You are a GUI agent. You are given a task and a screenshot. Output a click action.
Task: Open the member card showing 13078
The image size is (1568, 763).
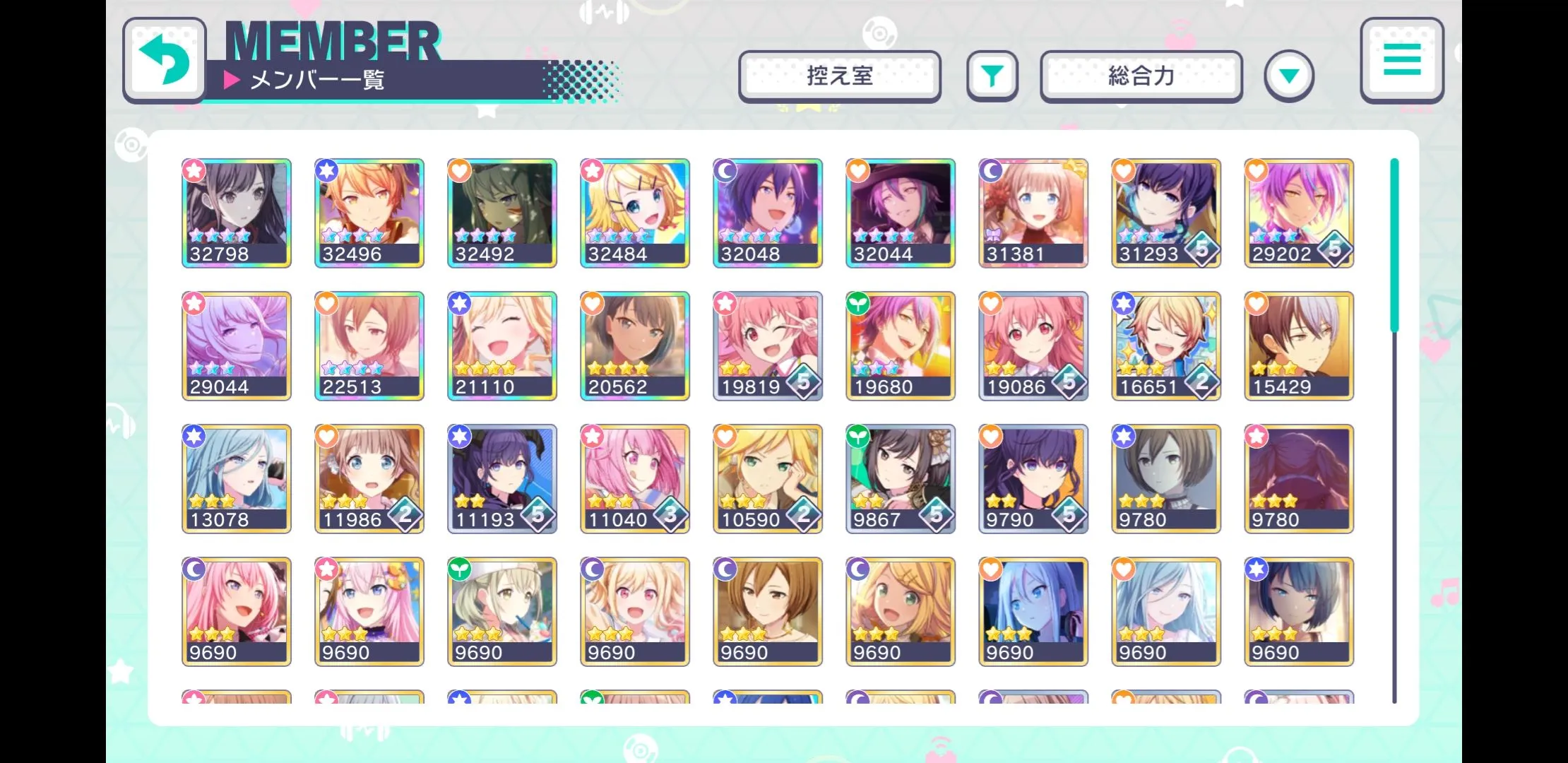click(237, 479)
